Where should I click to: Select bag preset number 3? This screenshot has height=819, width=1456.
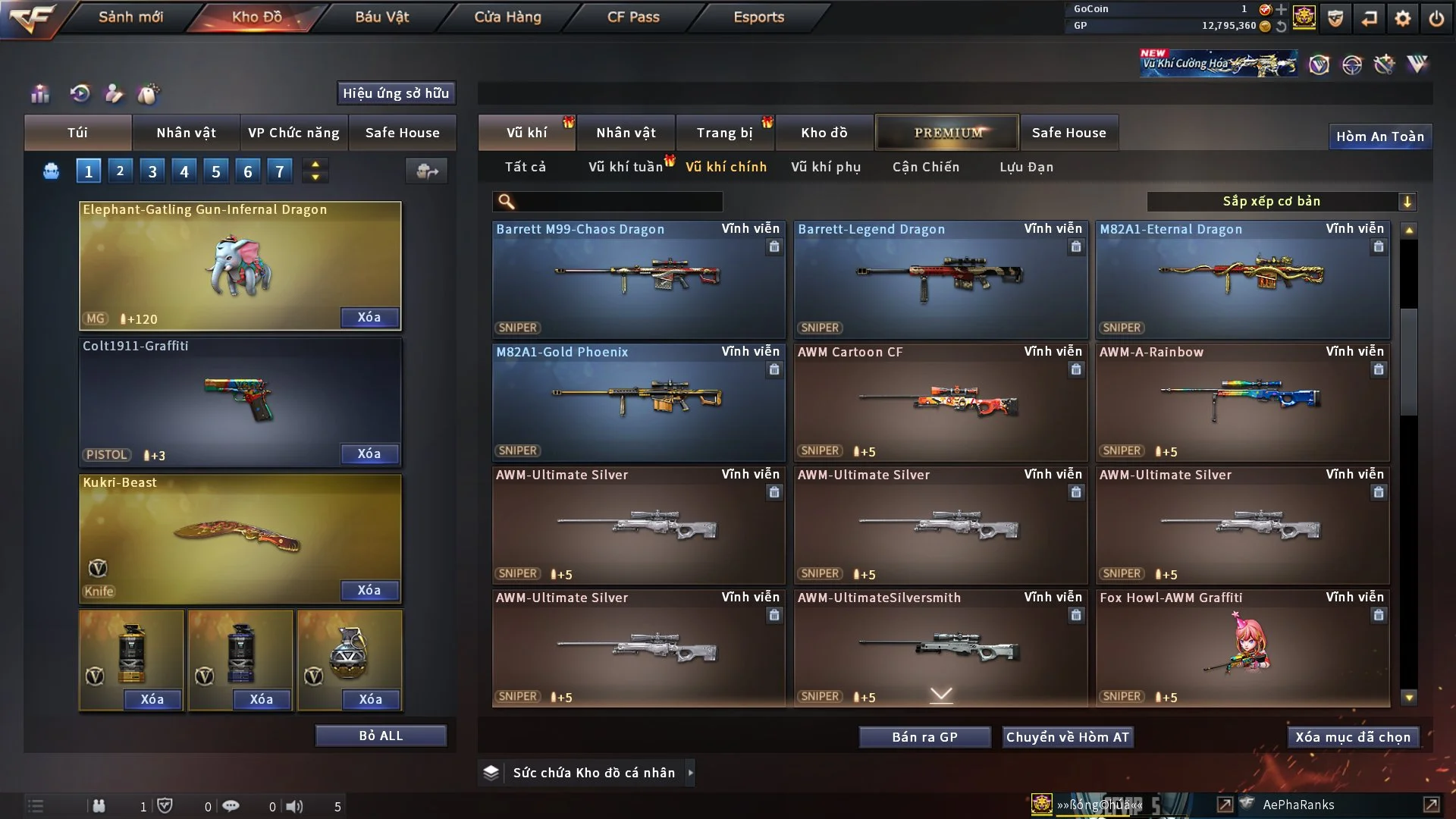152,171
